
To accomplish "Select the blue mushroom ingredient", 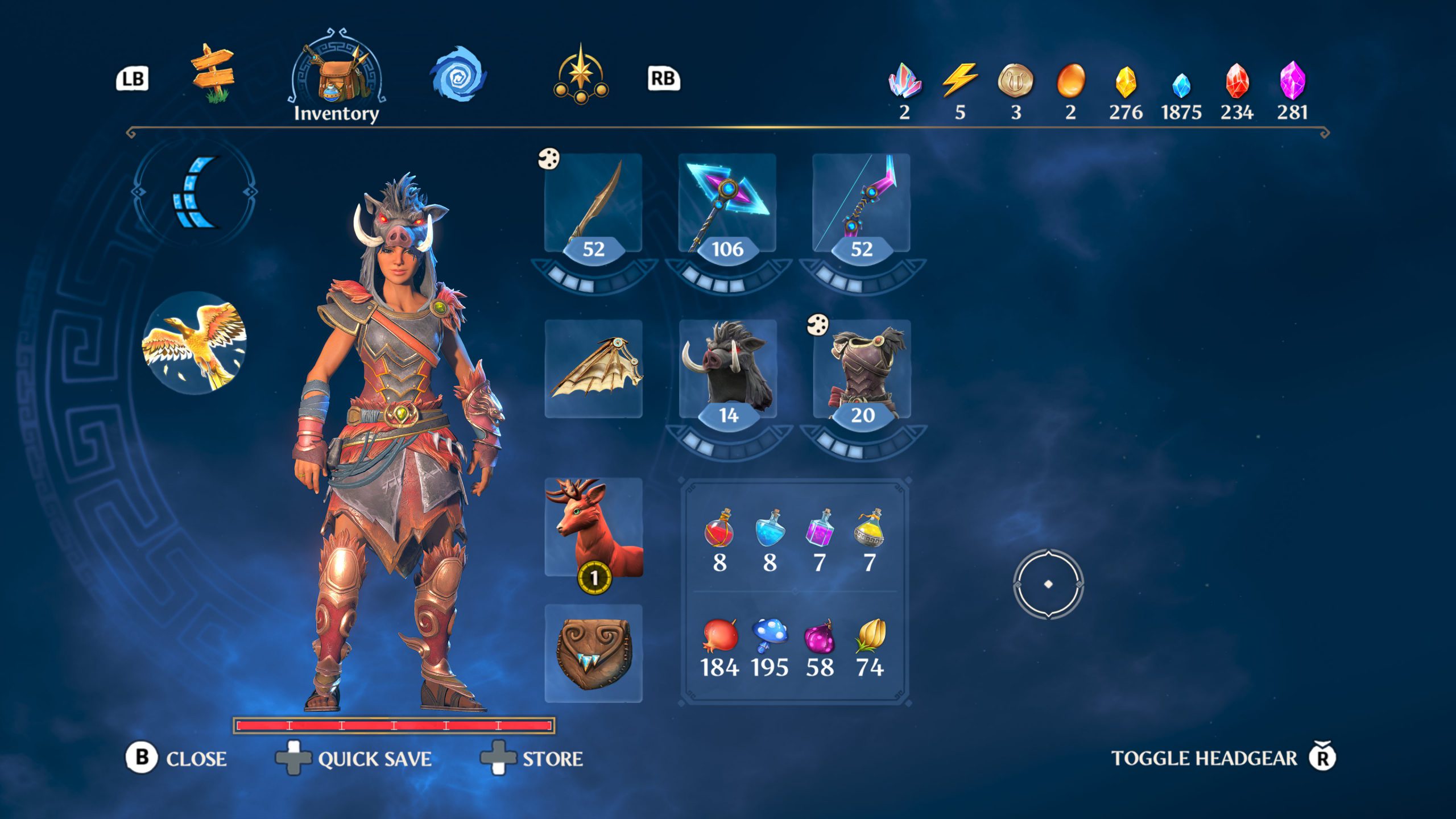I will (x=770, y=636).
